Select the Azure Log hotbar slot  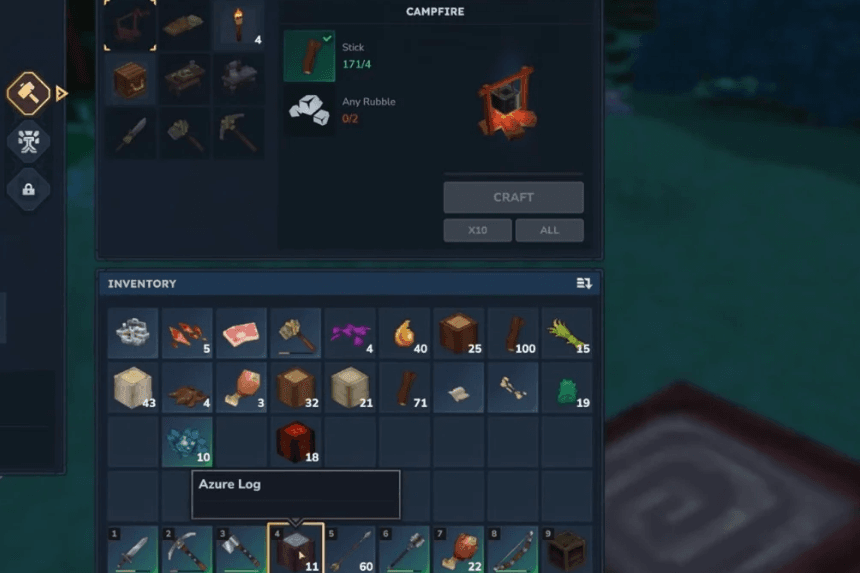(295, 549)
